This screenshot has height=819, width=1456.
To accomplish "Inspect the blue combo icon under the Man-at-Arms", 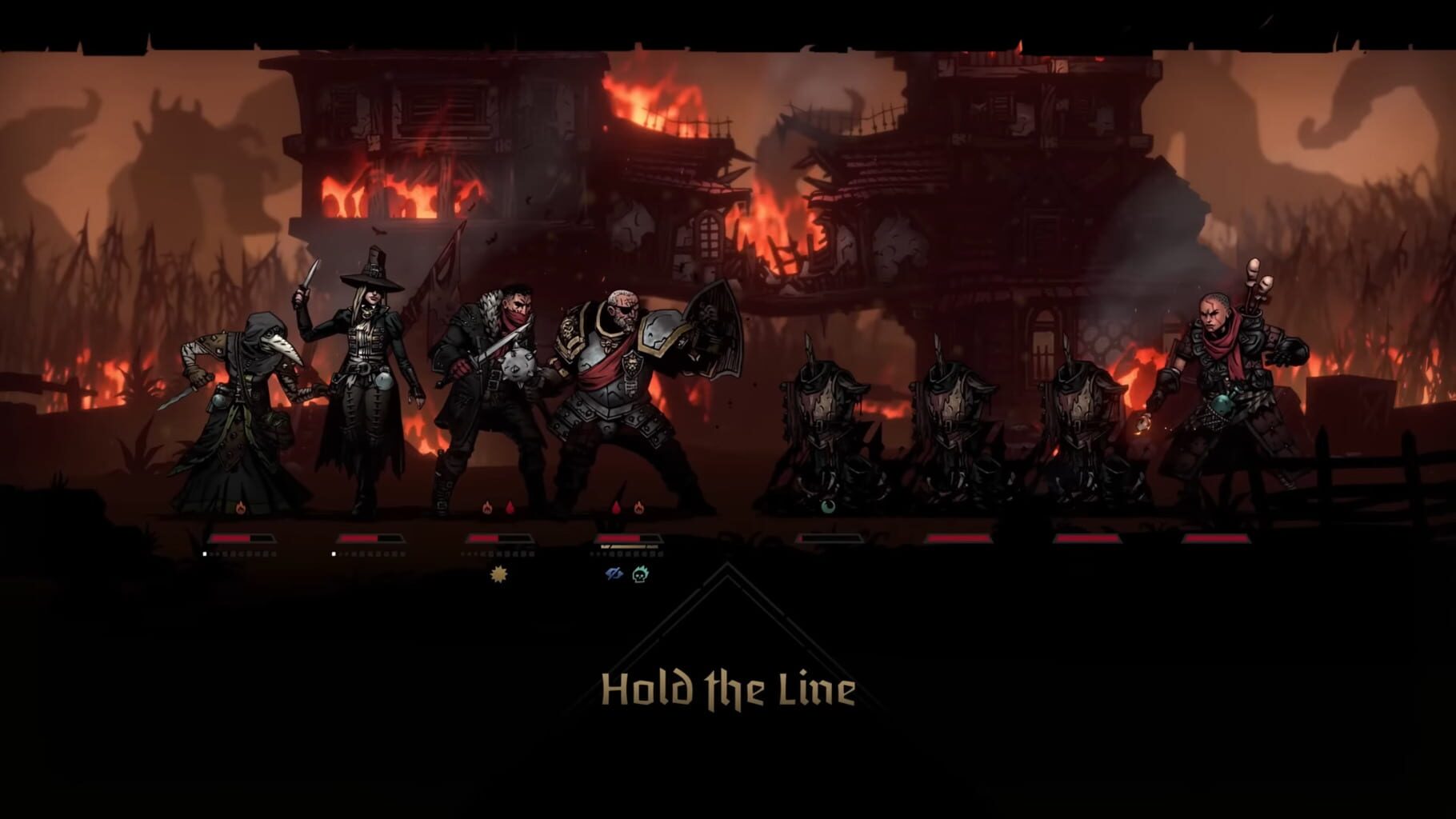I will click(615, 574).
